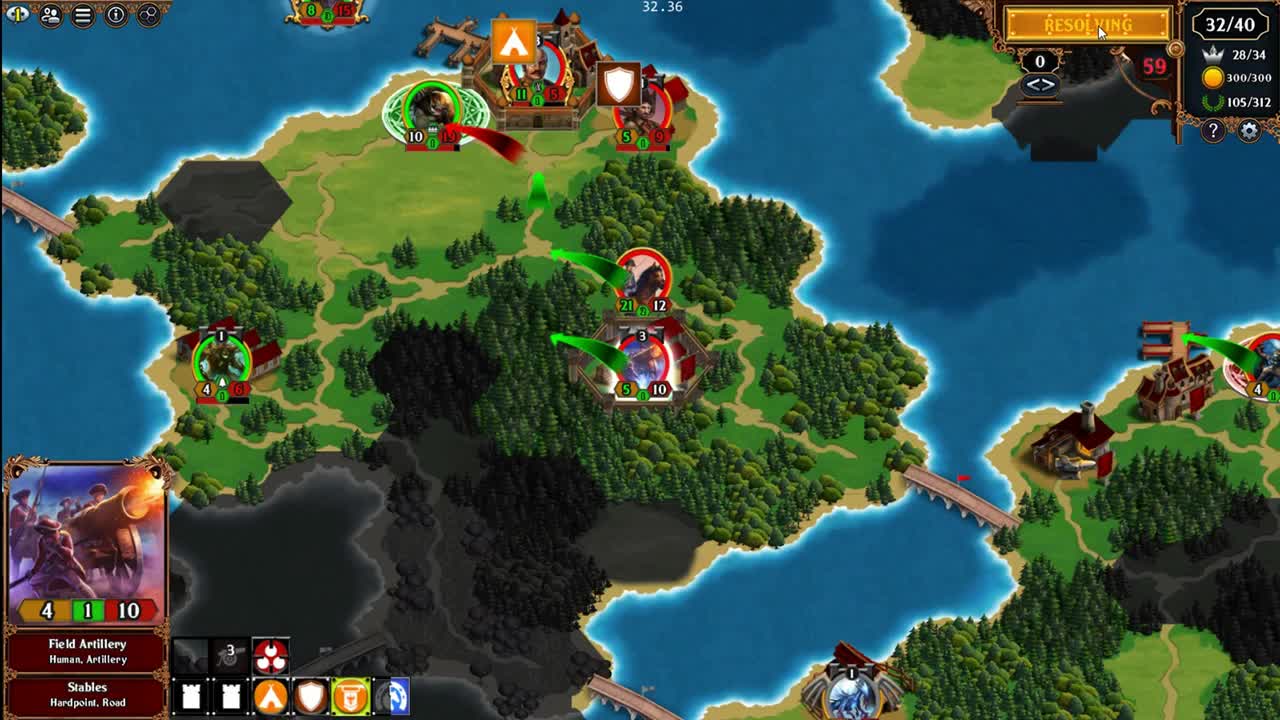The height and width of the screenshot is (720, 1280).
Task: Select the first white tower icon in the build bar
Action: [x=190, y=696]
